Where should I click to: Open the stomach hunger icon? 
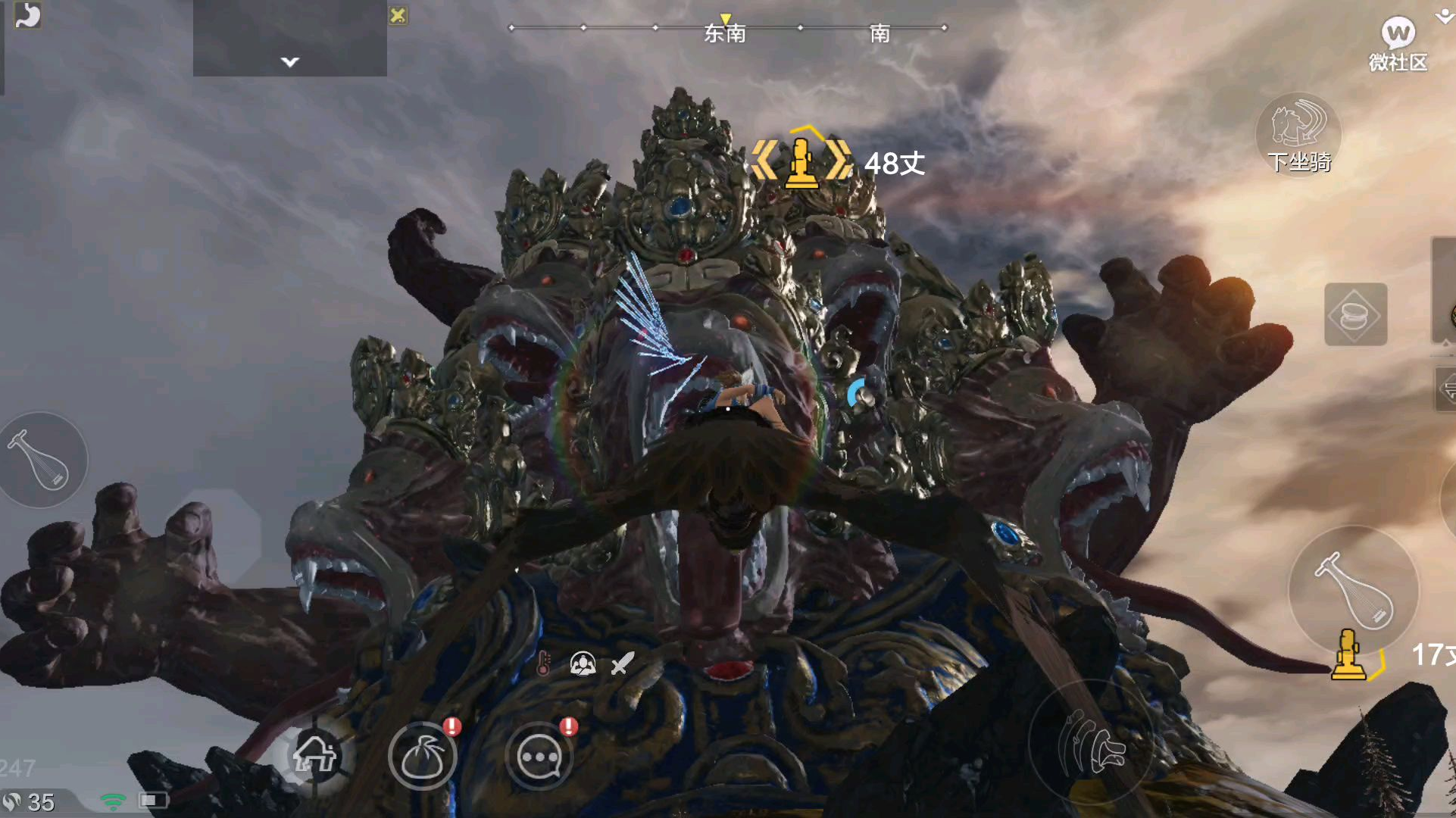[x=27, y=15]
